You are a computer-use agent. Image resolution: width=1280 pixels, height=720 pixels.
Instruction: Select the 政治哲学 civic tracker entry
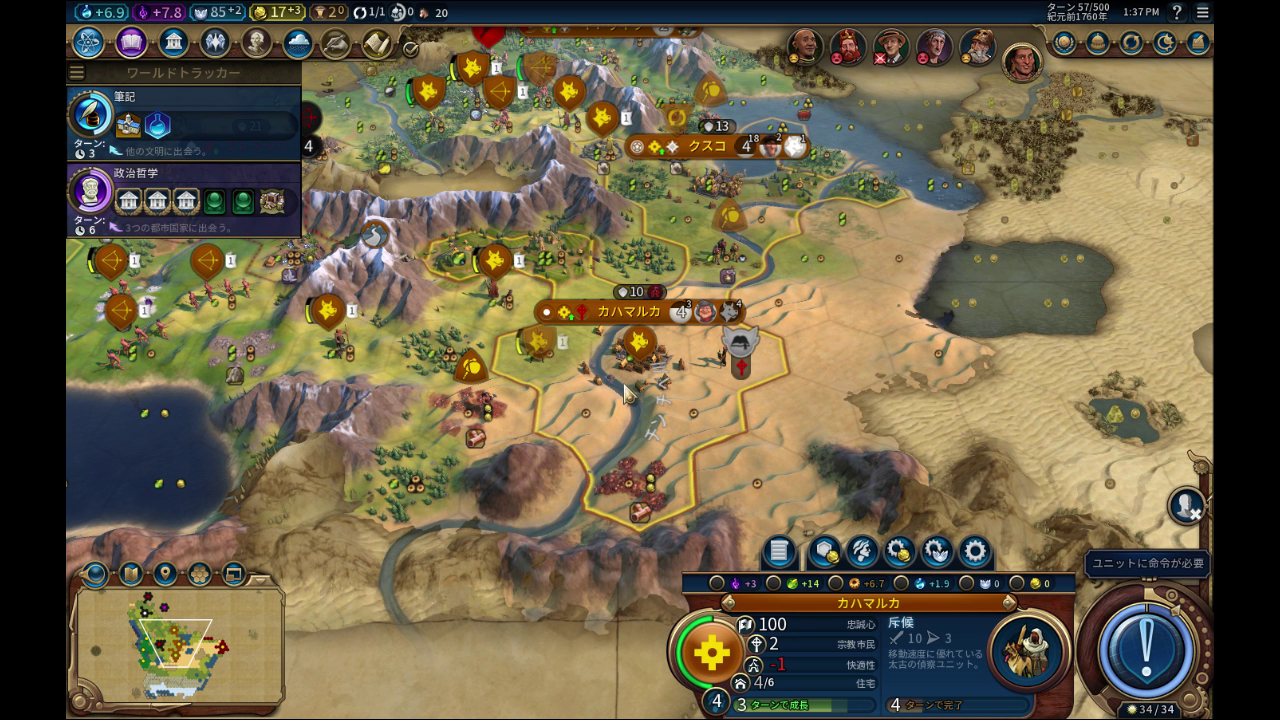click(x=184, y=197)
